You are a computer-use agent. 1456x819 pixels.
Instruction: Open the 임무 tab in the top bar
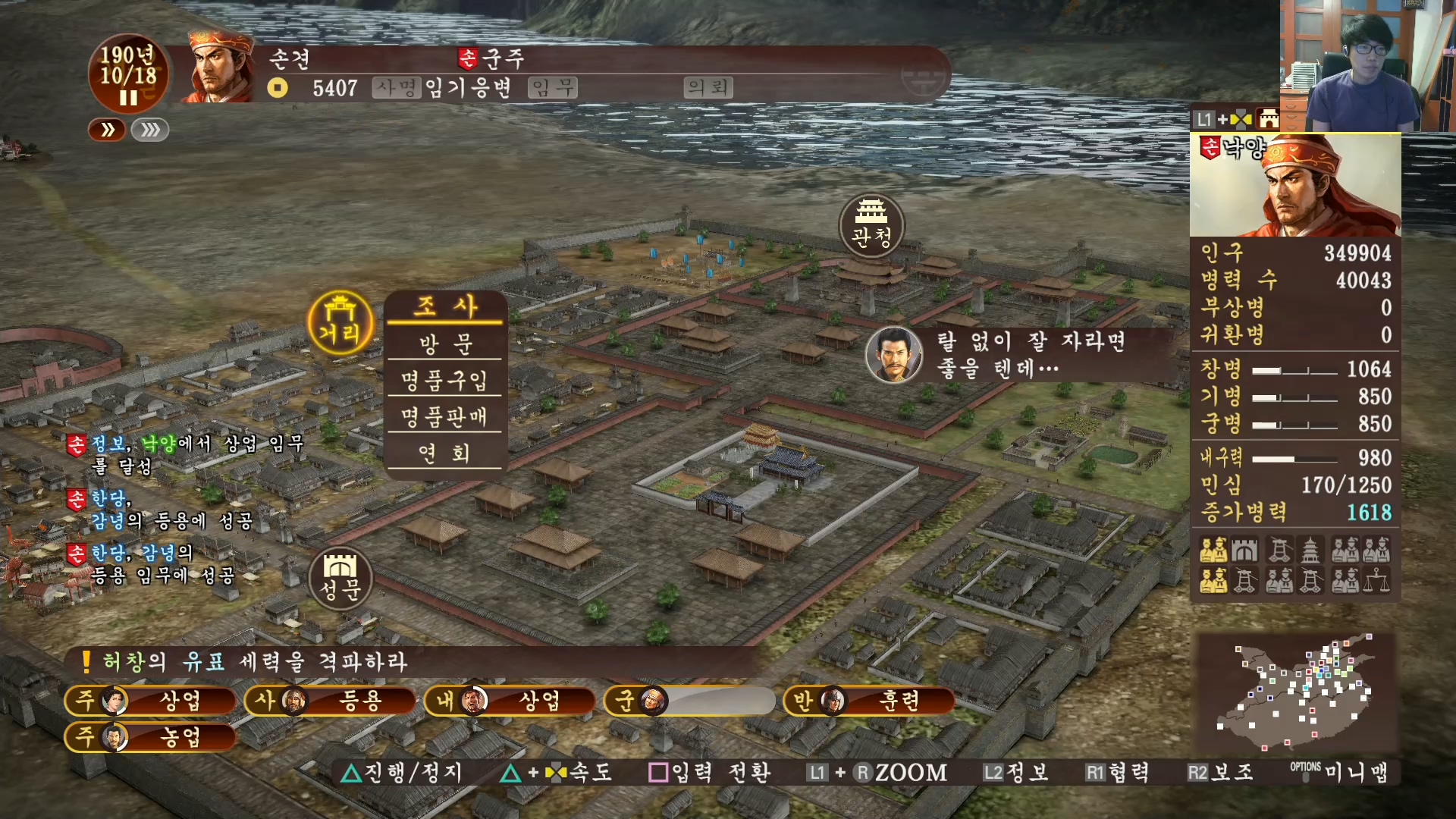pyautogui.click(x=553, y=88)
